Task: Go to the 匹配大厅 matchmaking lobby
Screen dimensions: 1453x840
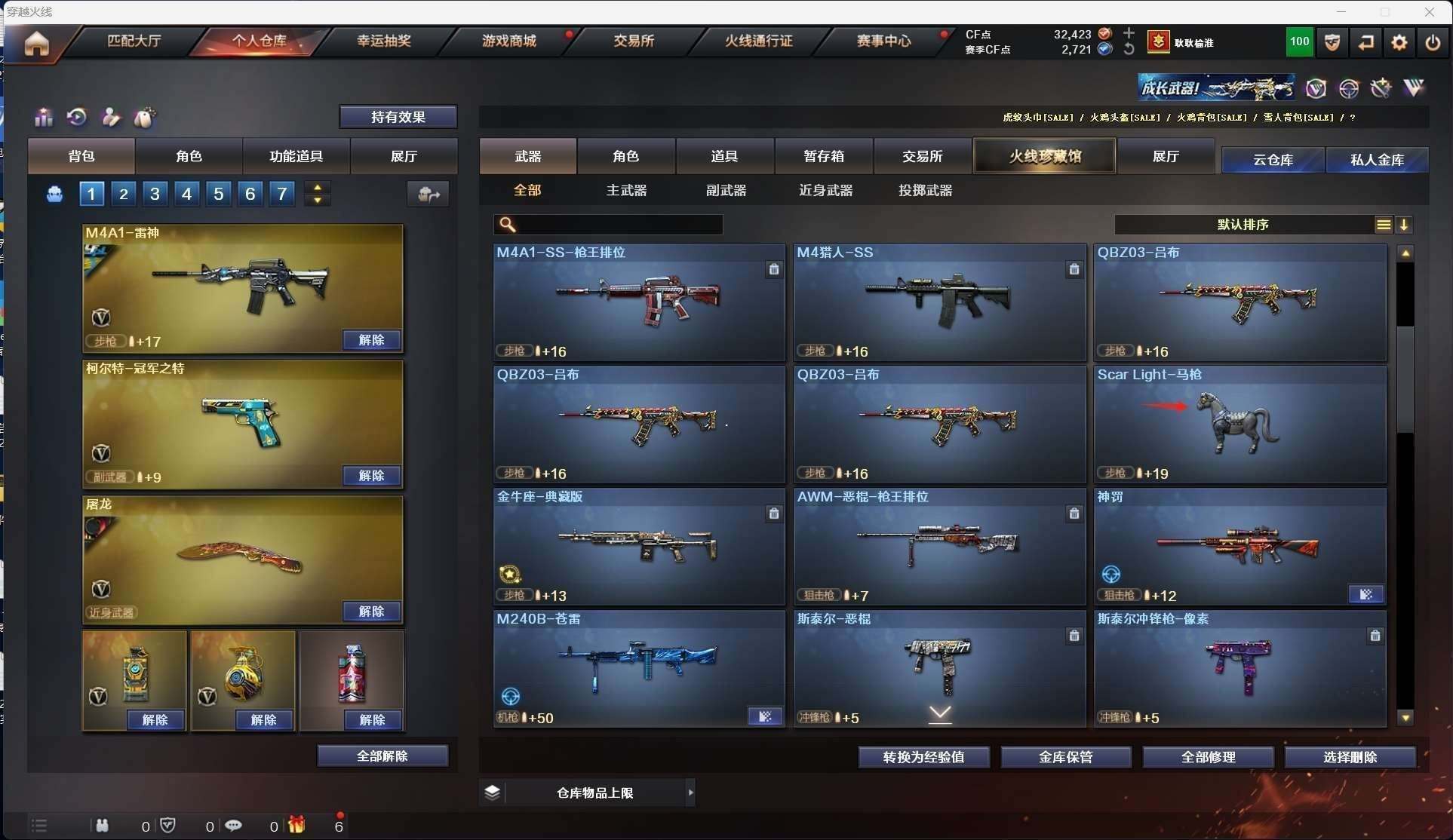Action: (134, 41)
